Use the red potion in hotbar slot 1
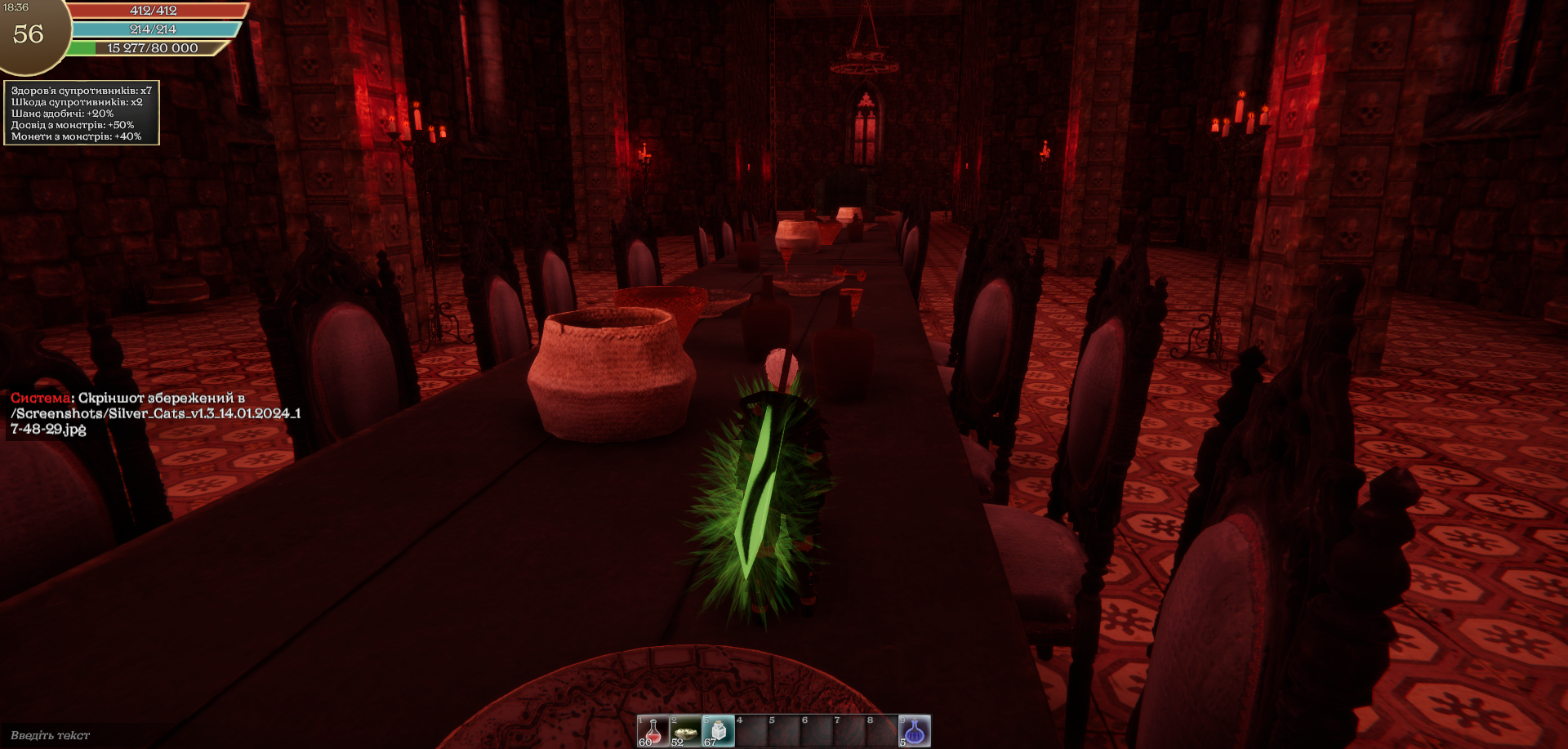Image resolution: width=1568 pixels, height=749 pixels. (653, 731)
